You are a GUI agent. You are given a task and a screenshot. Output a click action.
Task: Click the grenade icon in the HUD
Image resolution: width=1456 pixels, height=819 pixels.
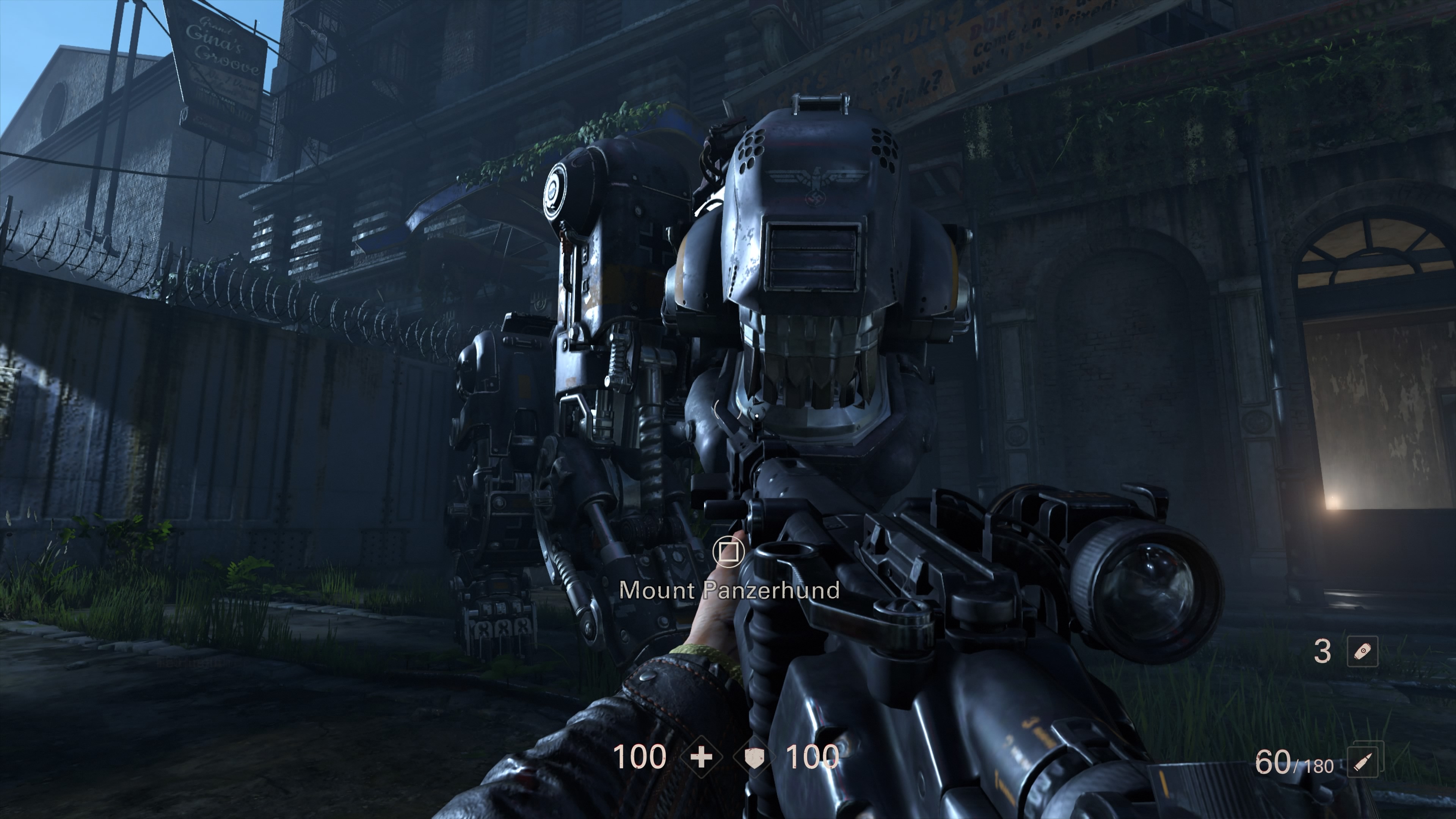pos(1363,651)
